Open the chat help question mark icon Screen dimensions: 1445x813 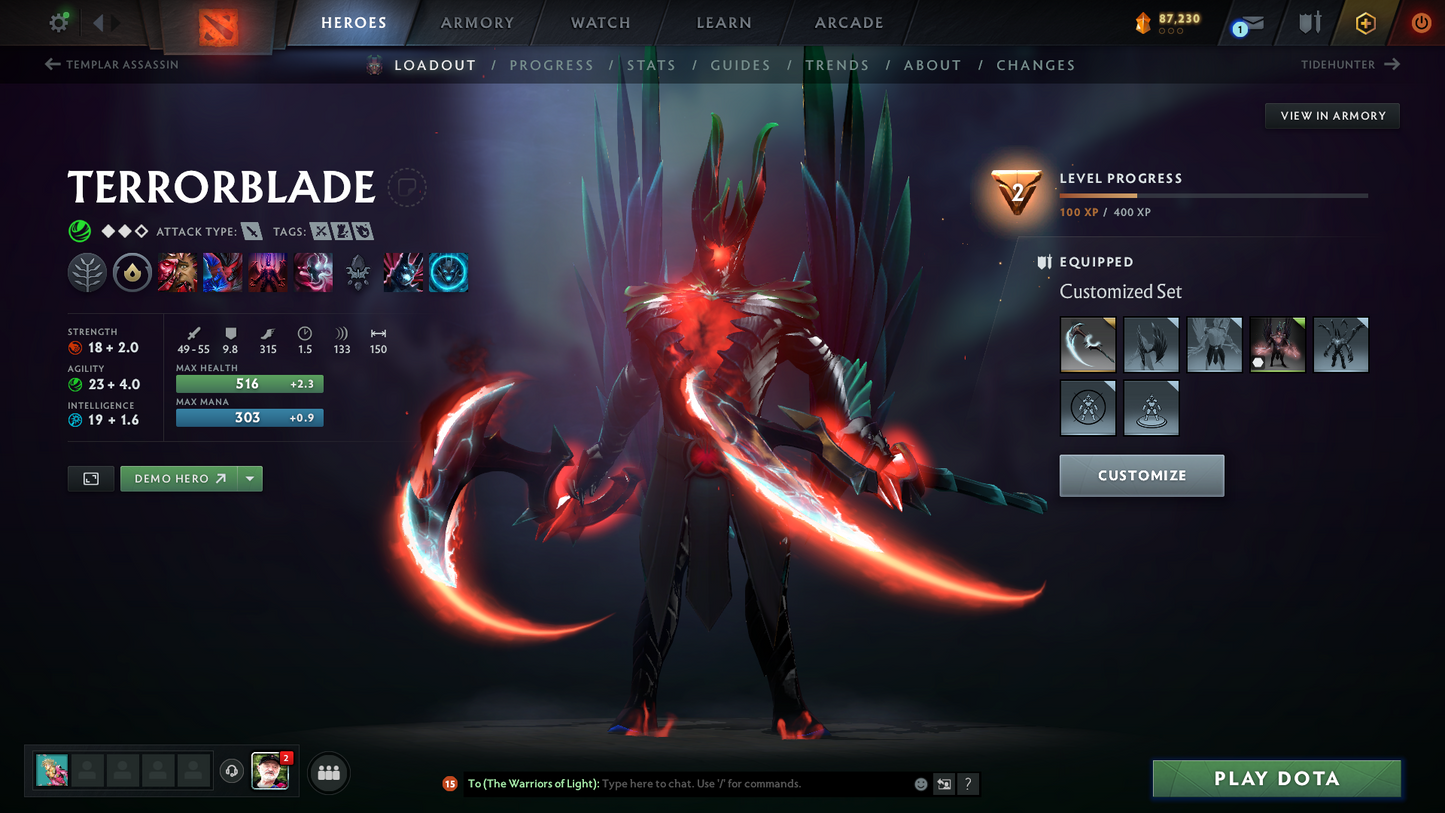tap(967, 784)
